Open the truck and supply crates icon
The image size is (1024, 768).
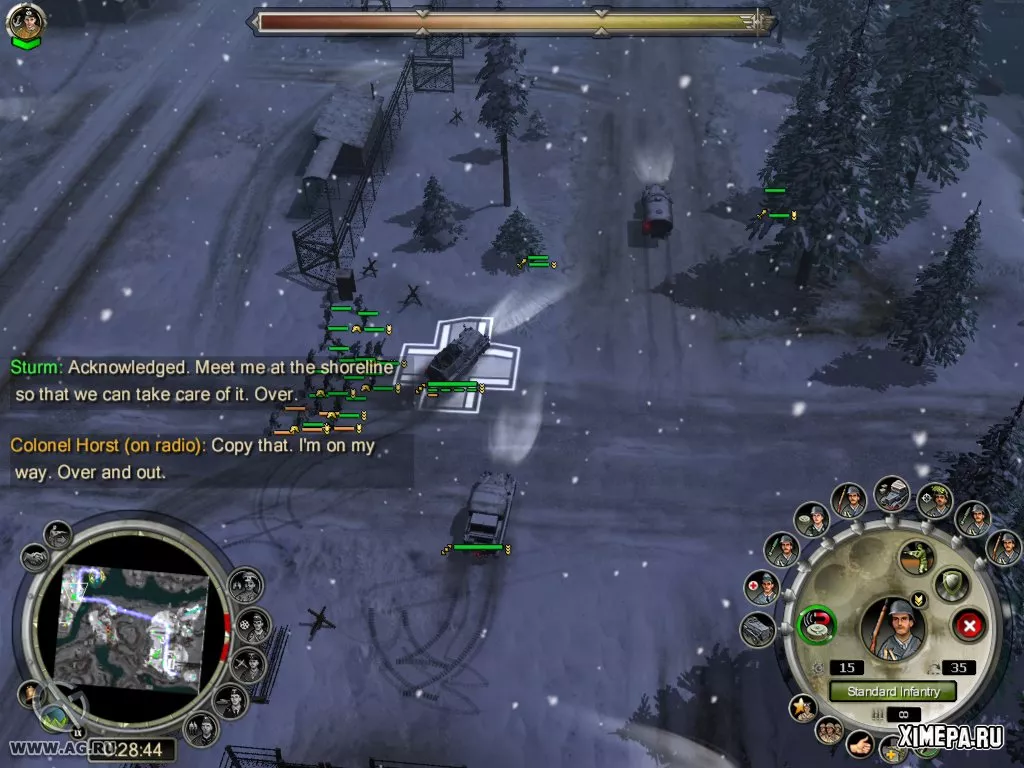[891, 493]
